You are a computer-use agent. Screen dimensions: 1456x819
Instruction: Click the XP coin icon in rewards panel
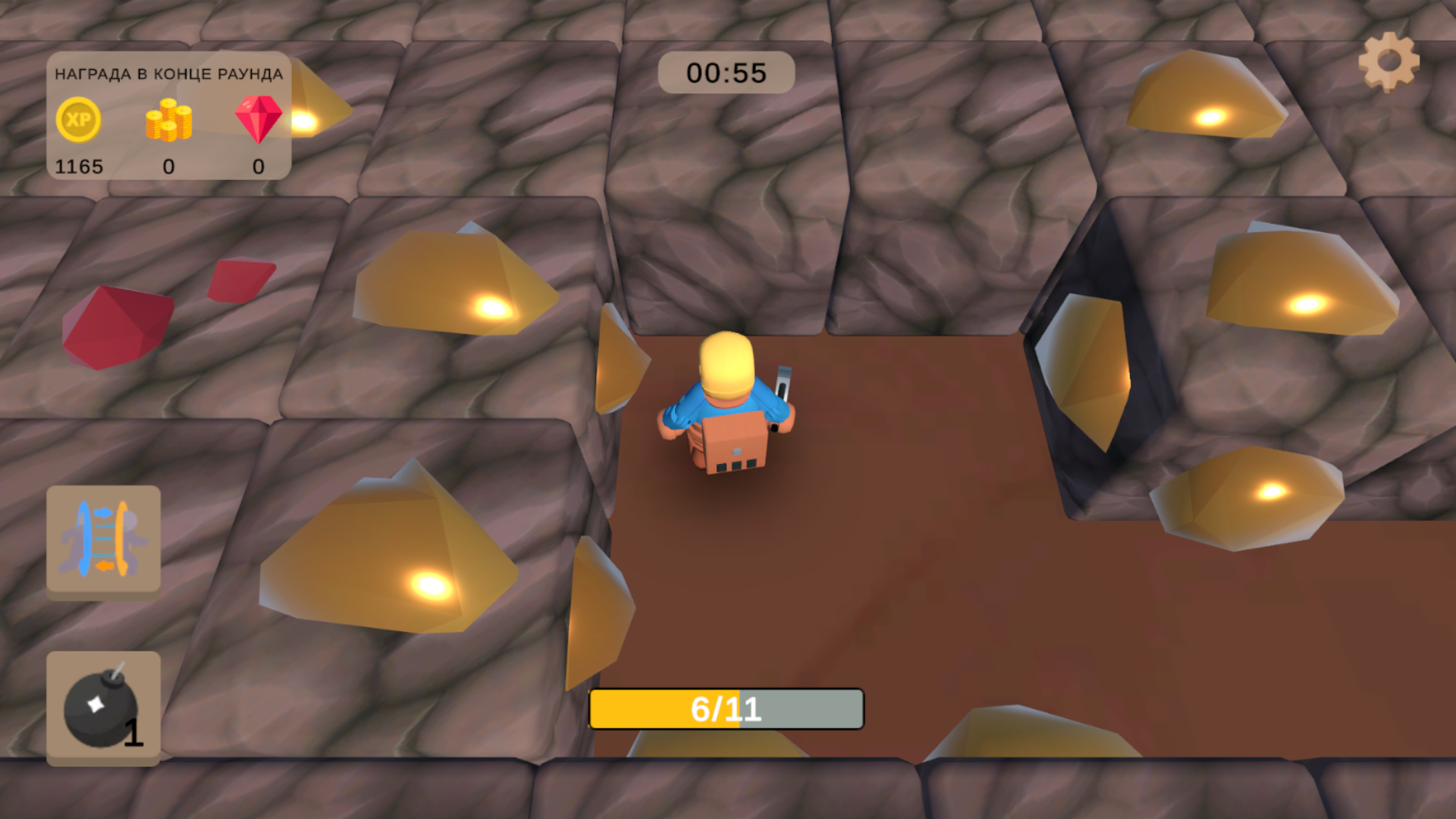(79, 120)
